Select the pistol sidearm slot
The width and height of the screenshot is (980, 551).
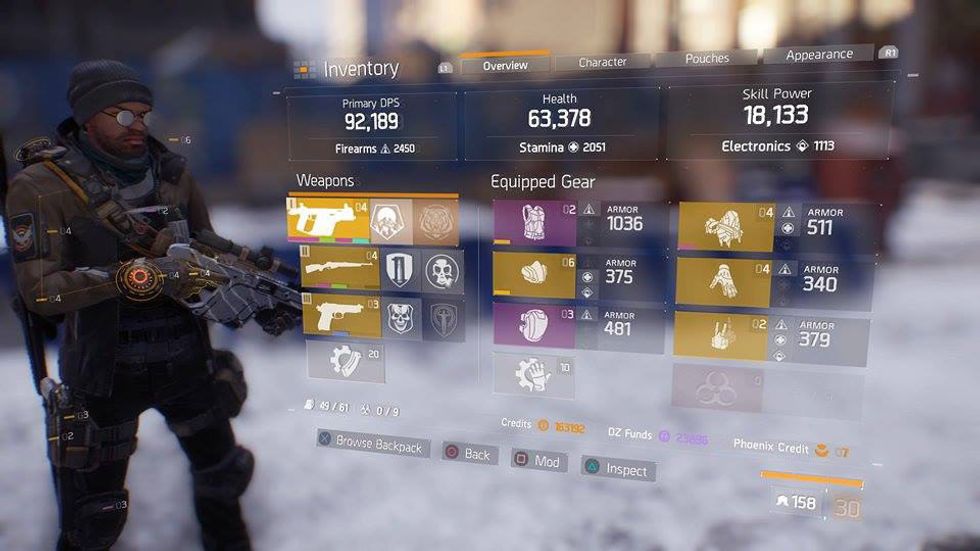tap(342, 318)
